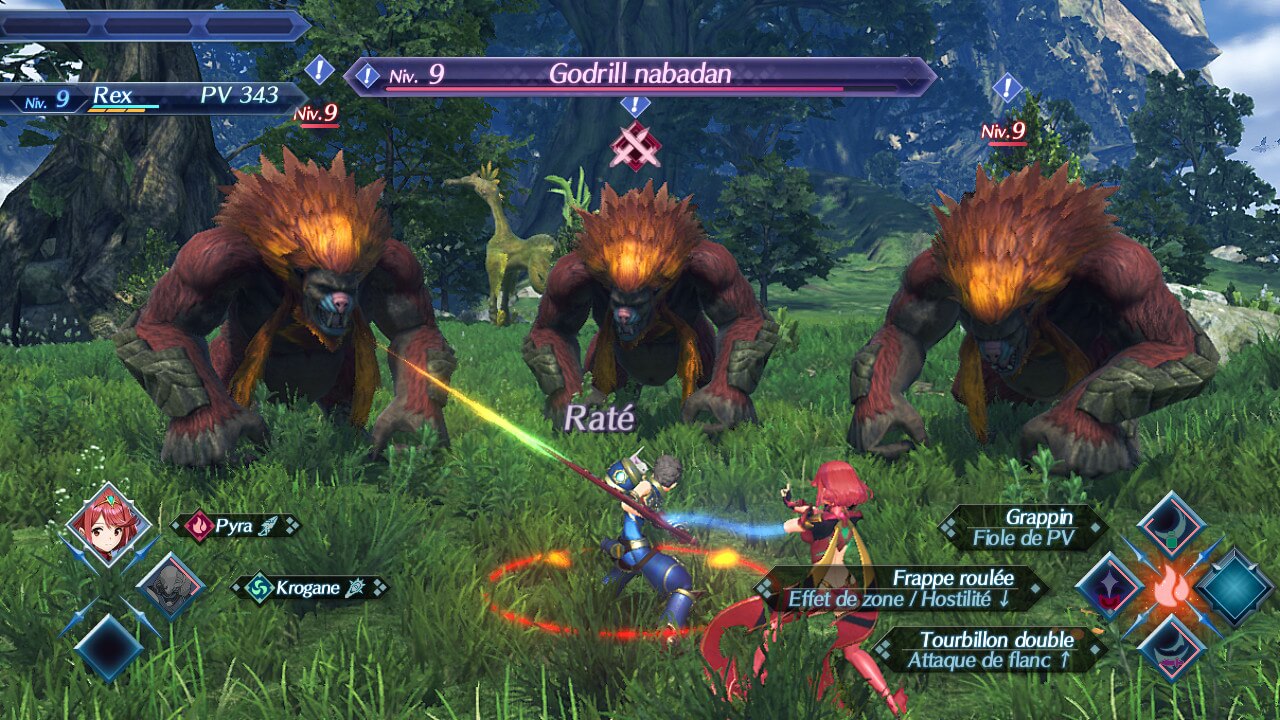Switch to the Krogane blade portrait
Image resolution: width=1280 pixels, height=720 pixels.
point(169,587)
